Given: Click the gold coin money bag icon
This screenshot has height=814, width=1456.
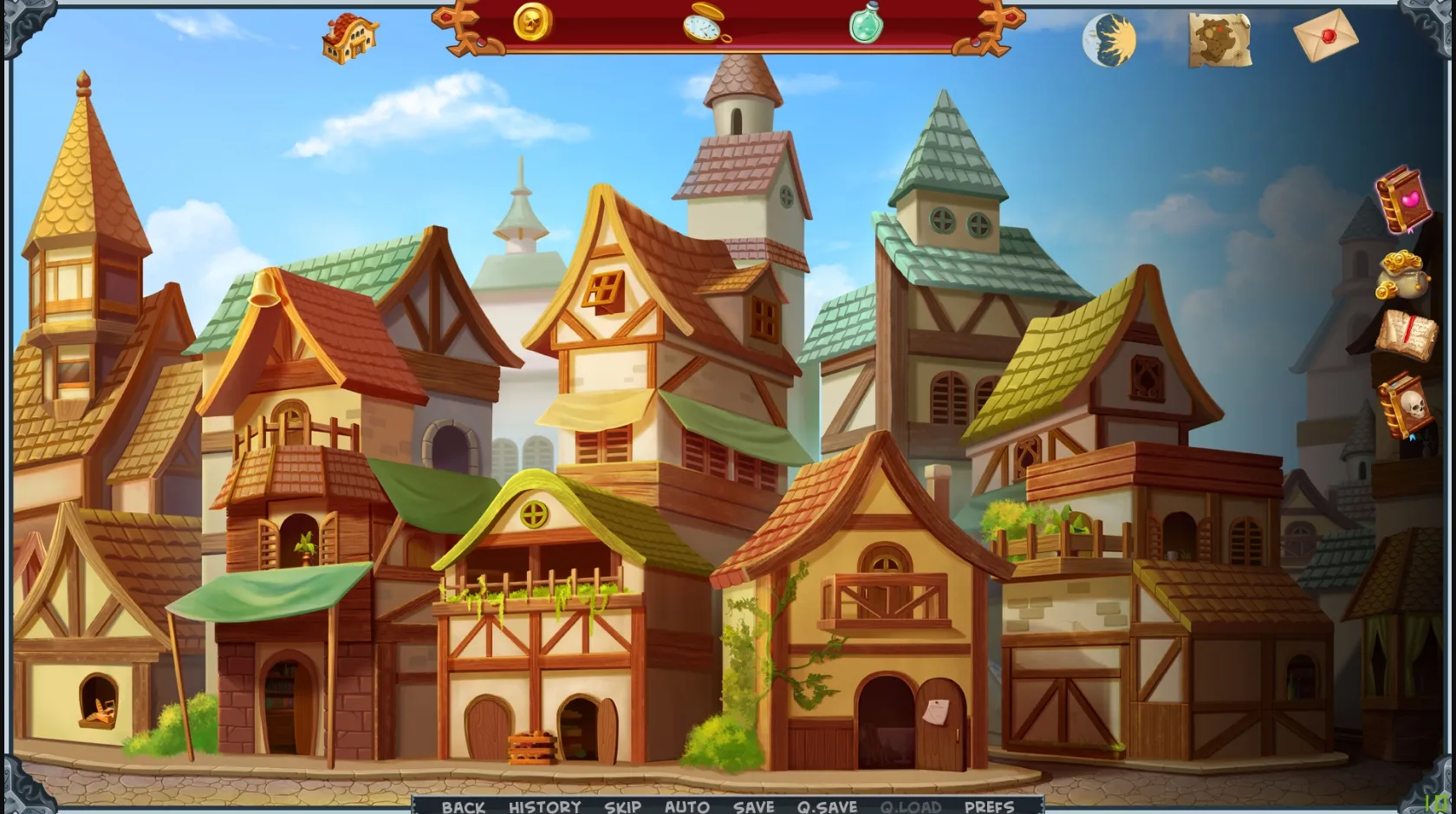Looking at the screenshot, I should click(x=1404, y=274).
